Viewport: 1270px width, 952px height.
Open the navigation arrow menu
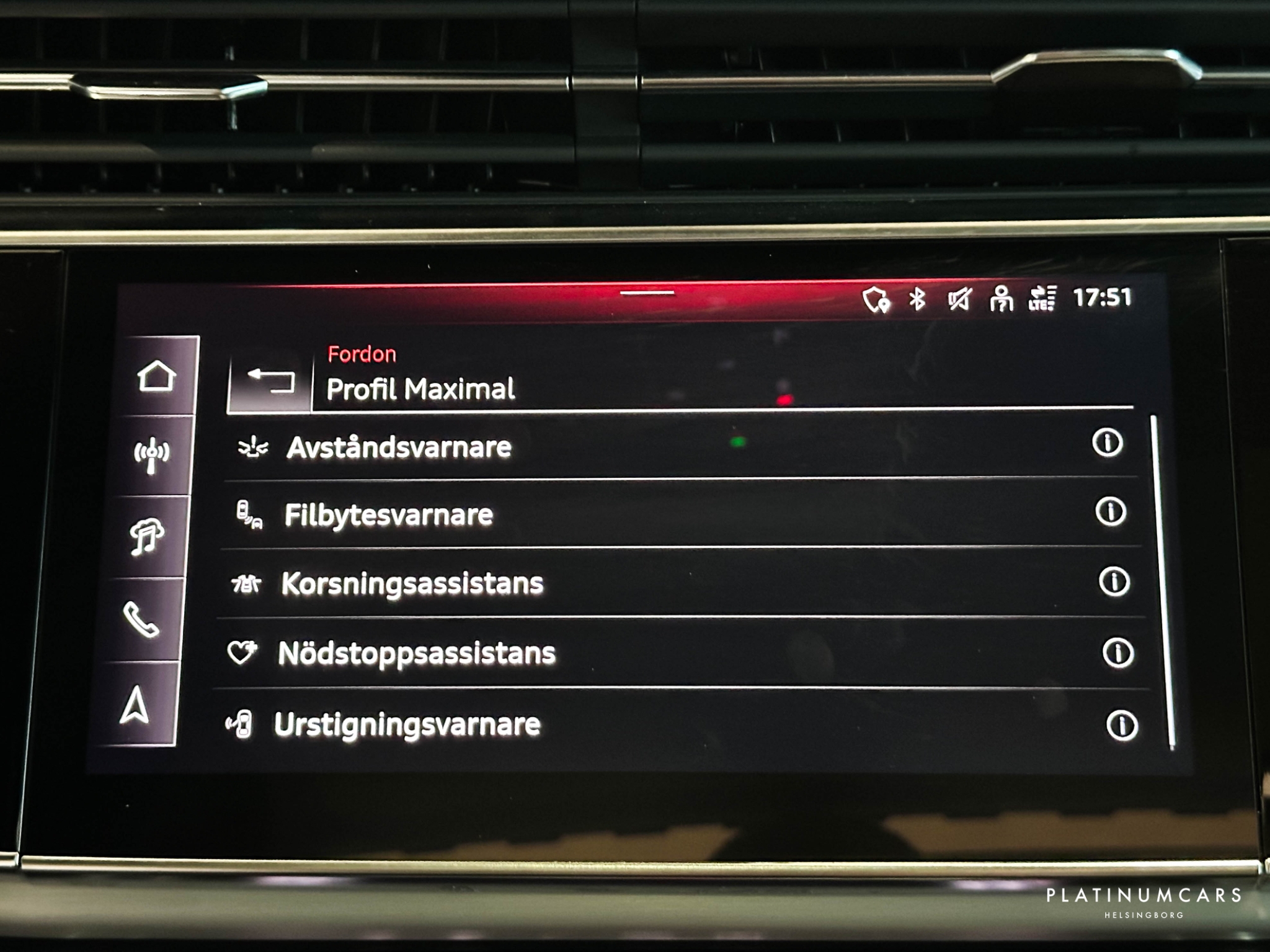135,706
